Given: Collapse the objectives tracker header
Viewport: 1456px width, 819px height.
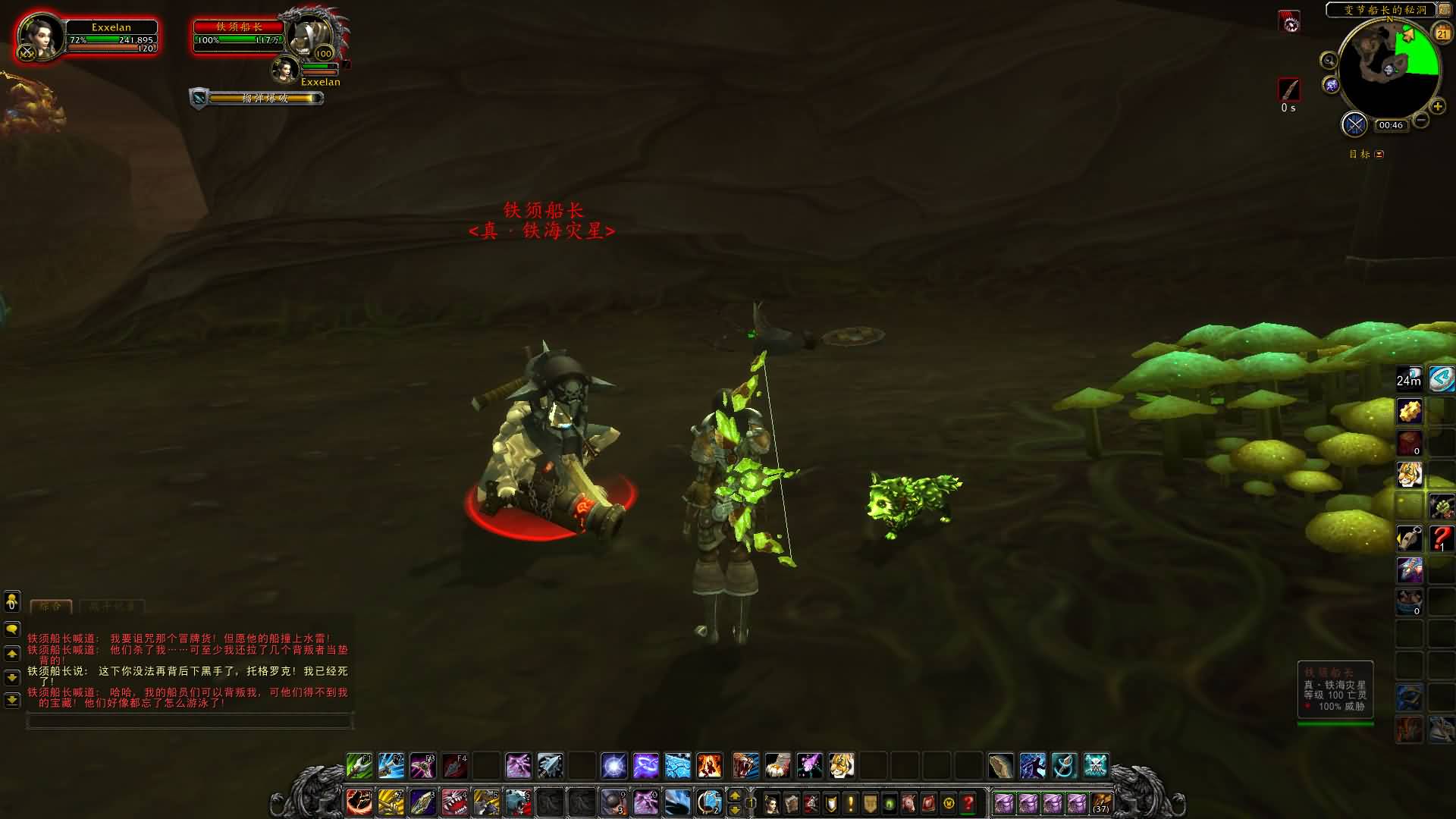Looking at the screenshot, I should point(1379,154).
